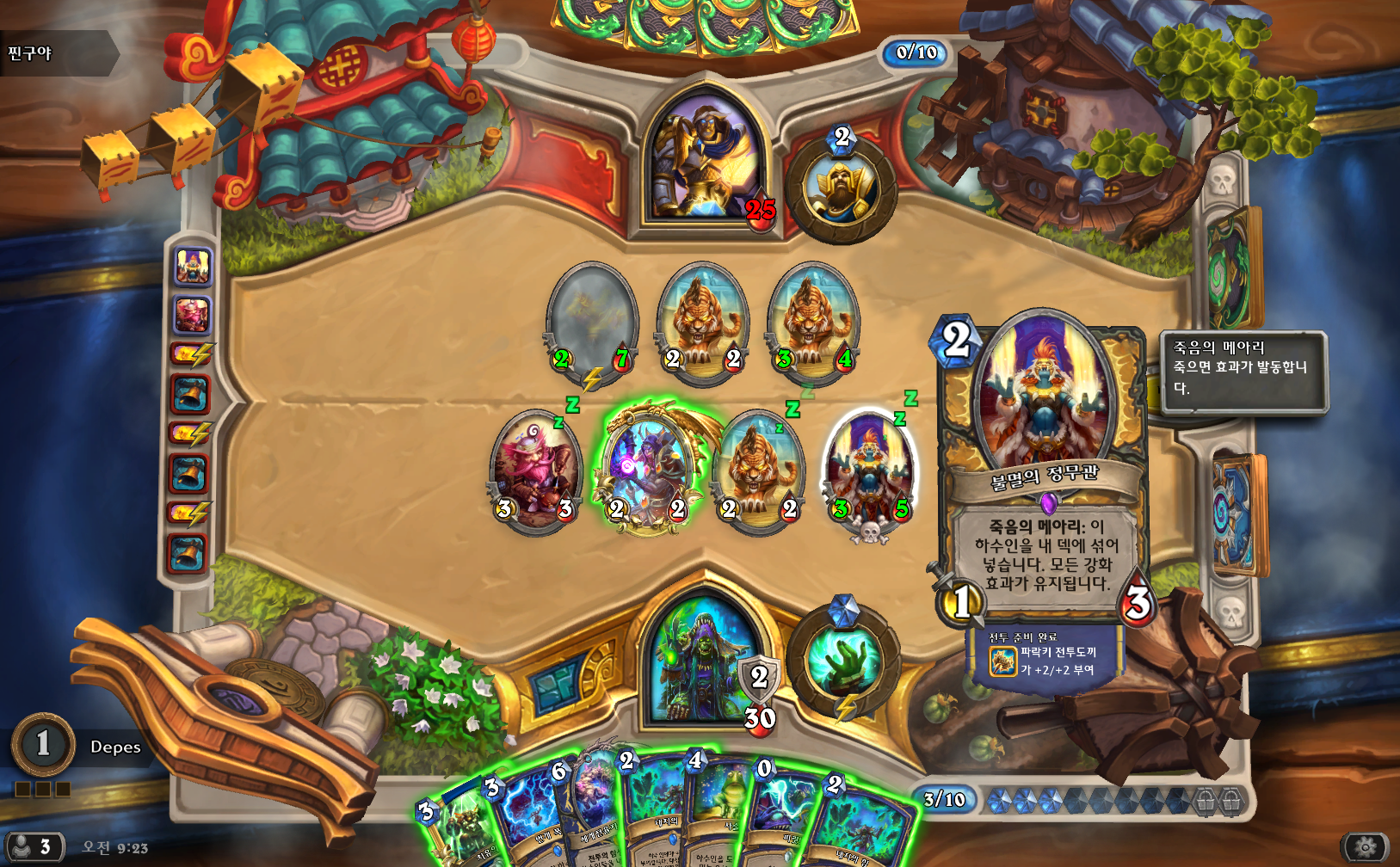Target the enemy stealthed 2/7 minion
The image size is (1400, 867).
(x=592, y=320)
